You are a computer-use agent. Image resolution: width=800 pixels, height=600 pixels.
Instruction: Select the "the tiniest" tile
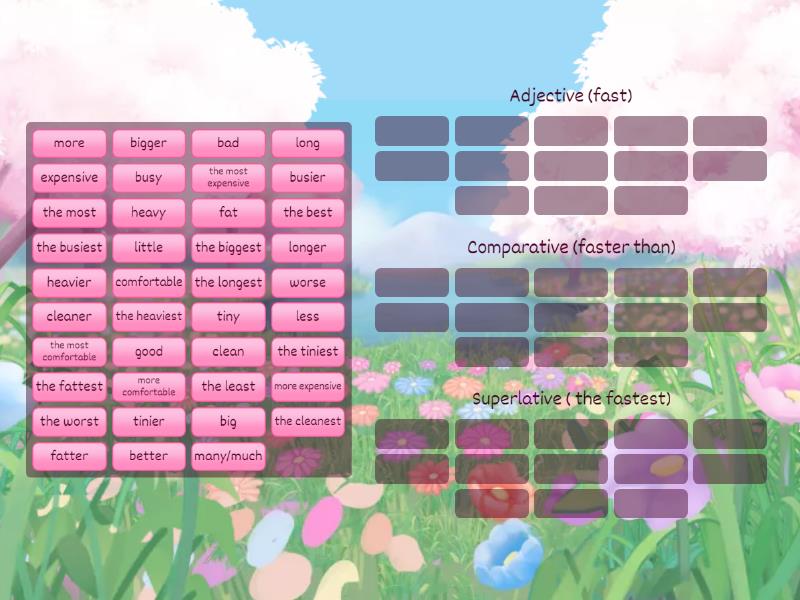[x=308, y=351]
